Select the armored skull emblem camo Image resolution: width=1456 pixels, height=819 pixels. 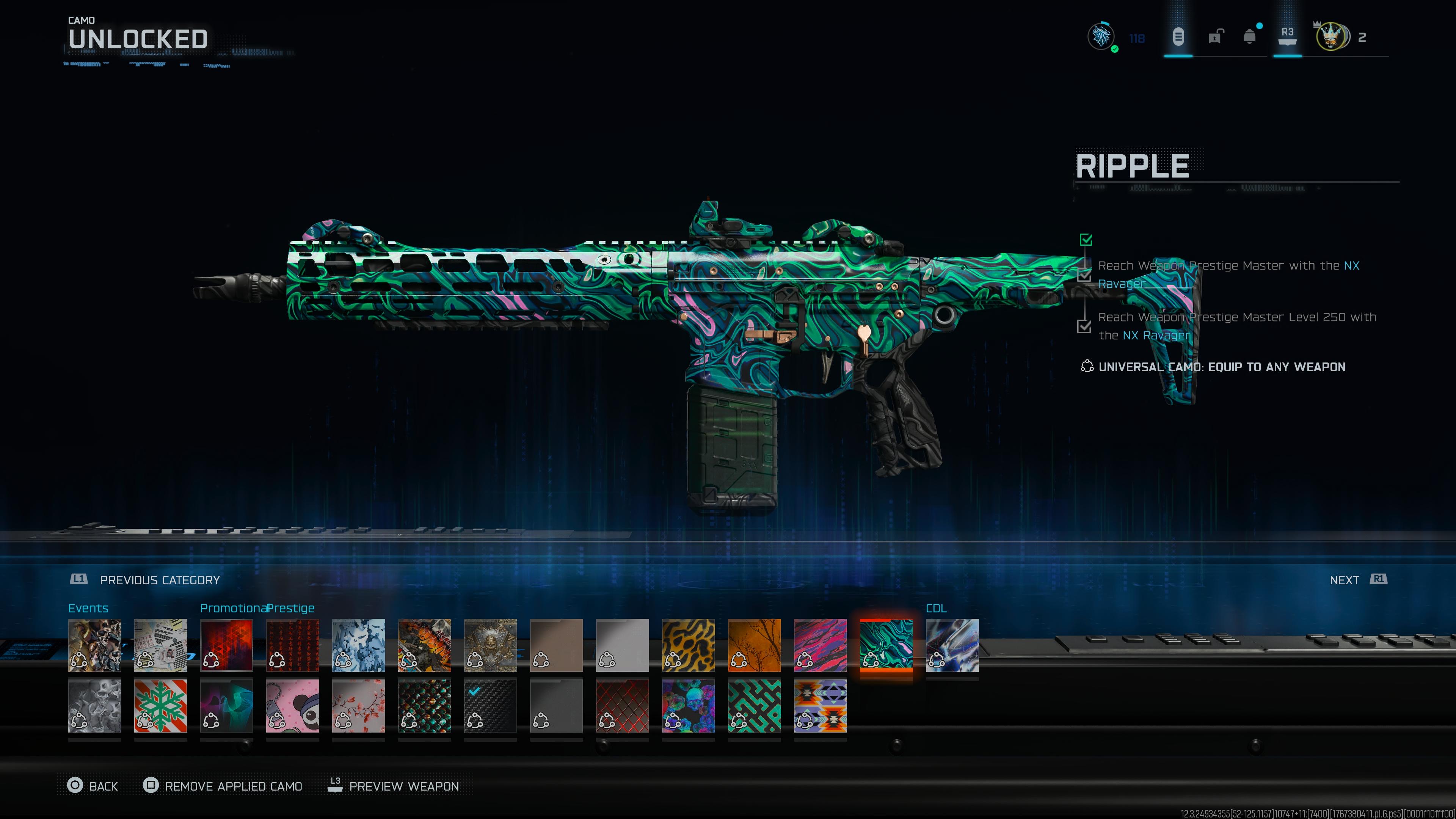click(x=490, y=645)
